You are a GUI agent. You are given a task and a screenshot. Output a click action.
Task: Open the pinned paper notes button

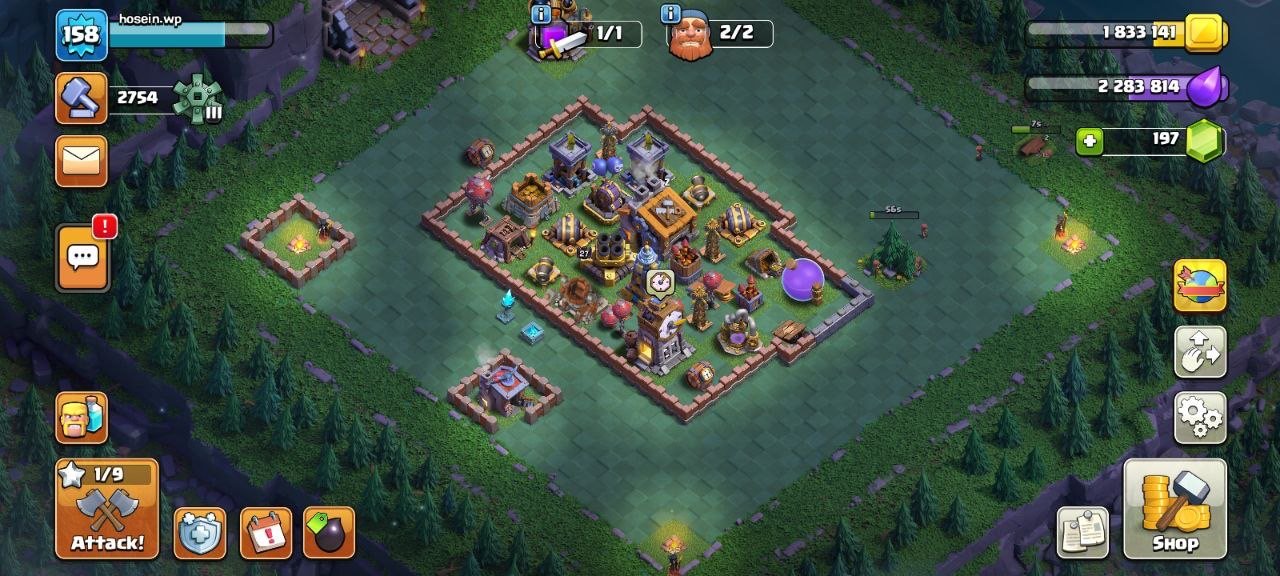[1083, 532]
